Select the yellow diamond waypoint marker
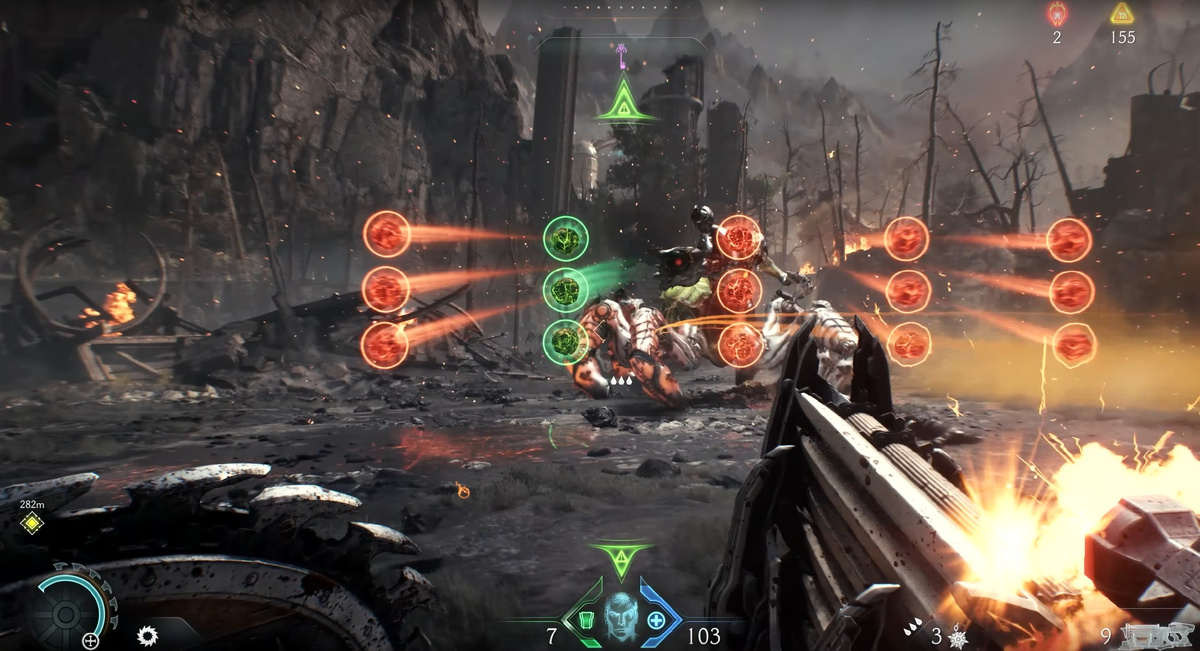Viewport: 1200px width, 651px height. pos(32,523)
